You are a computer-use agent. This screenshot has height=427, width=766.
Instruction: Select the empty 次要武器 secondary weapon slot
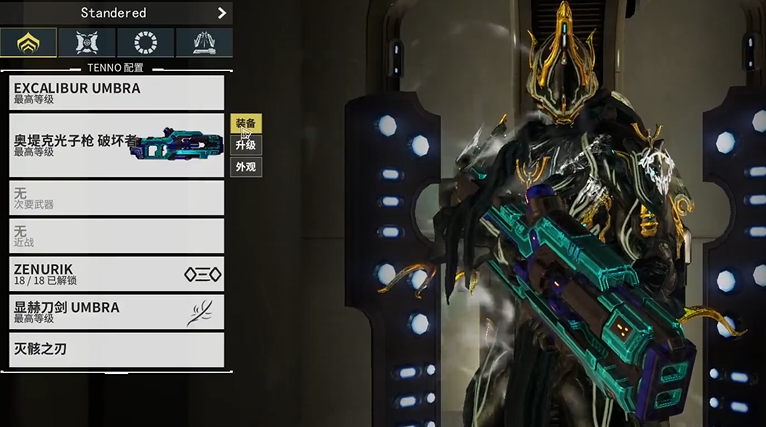point(116,197)
